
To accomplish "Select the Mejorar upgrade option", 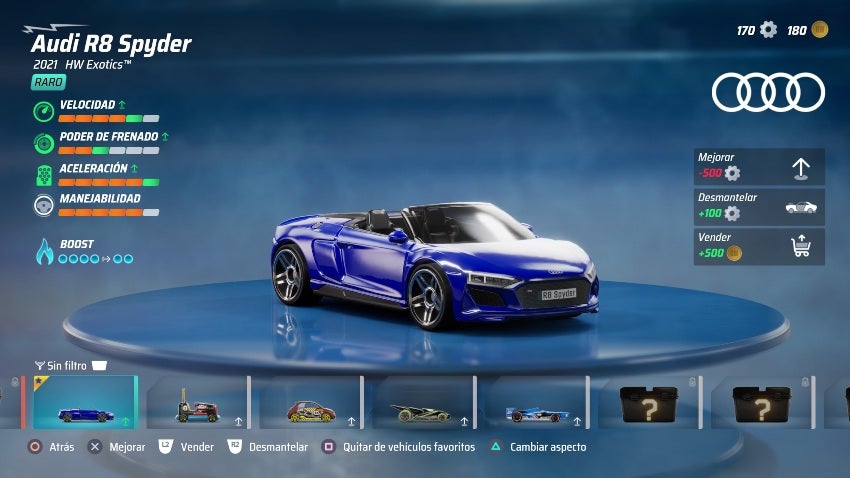I will 759,167.
